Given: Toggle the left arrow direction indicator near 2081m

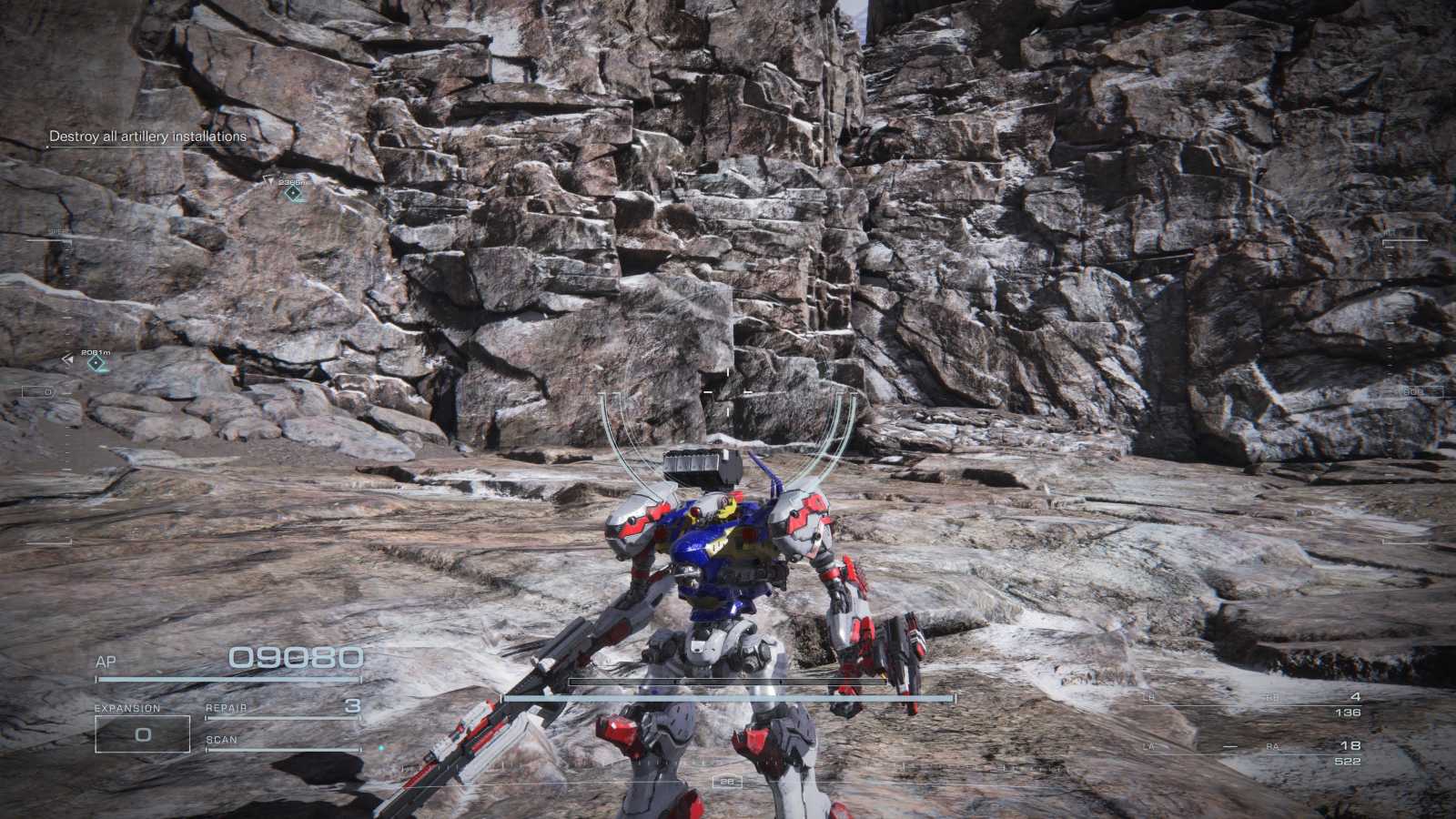Looking at the screenshot, I should tap(67, 359).
